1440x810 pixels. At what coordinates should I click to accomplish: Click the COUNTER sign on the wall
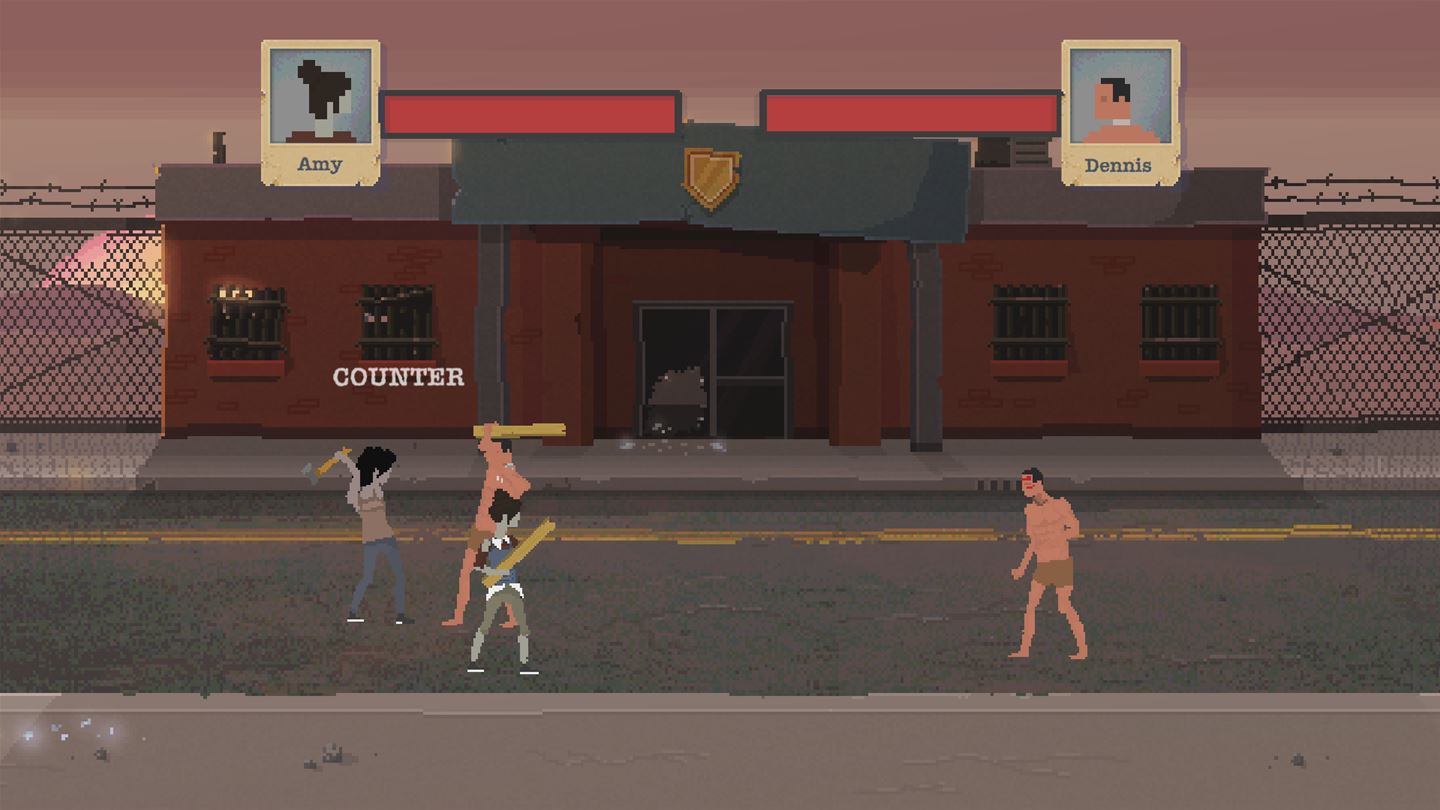pyautogui.click(x=398, y=377)
